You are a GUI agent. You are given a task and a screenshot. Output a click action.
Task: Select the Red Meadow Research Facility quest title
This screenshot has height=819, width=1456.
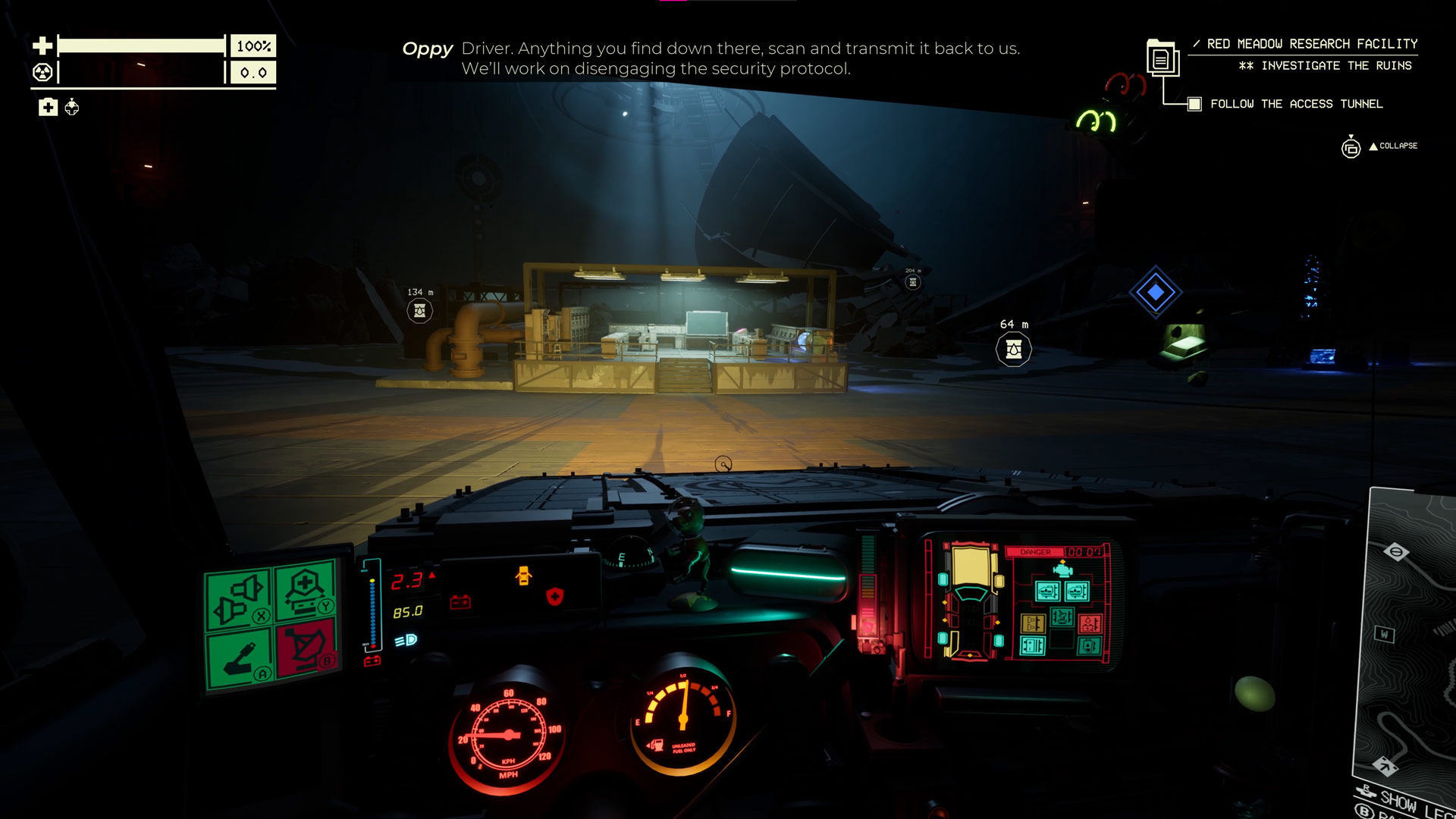click(x=1311, y=44)
